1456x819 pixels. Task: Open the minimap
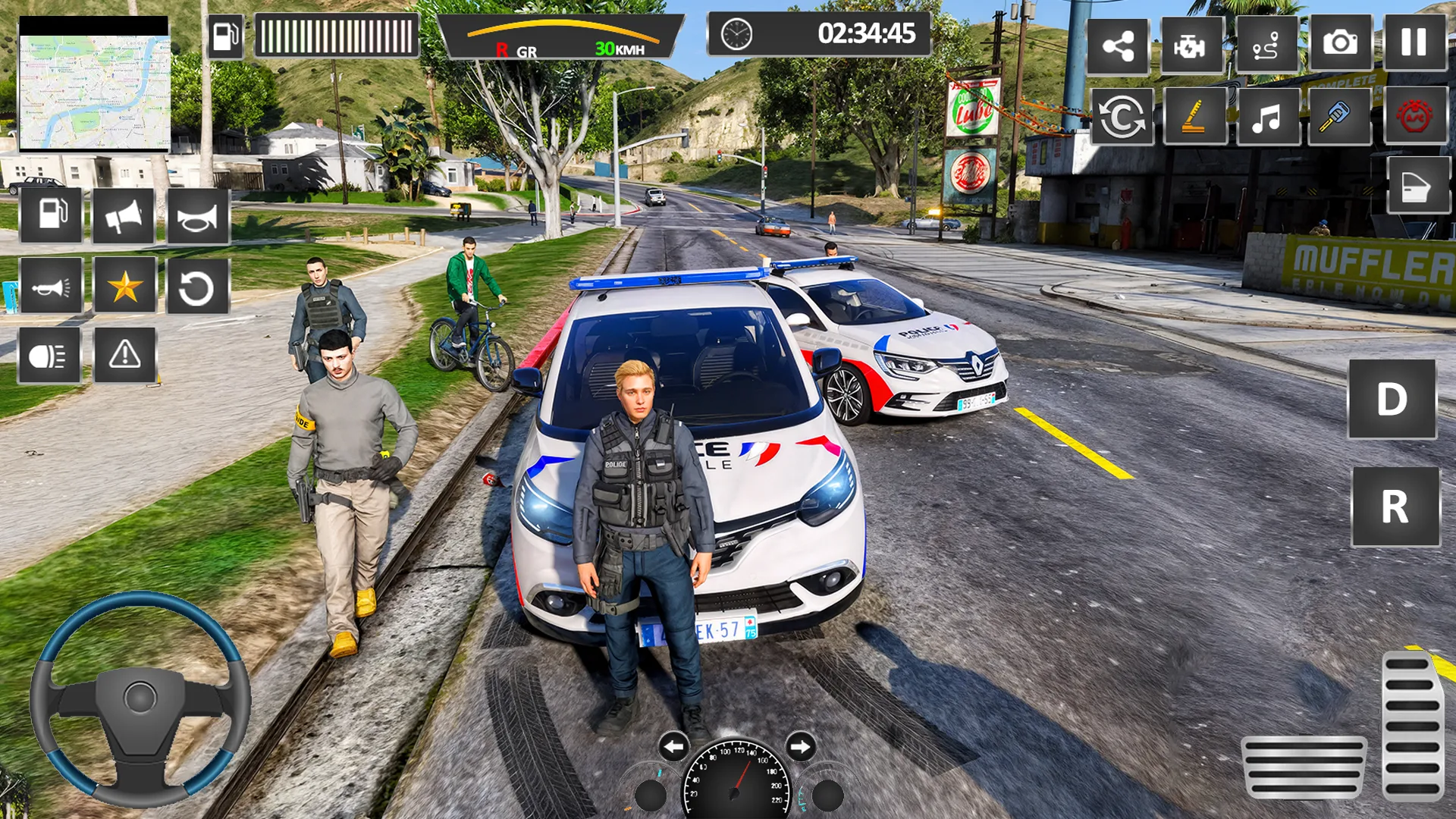coord(94,85)
